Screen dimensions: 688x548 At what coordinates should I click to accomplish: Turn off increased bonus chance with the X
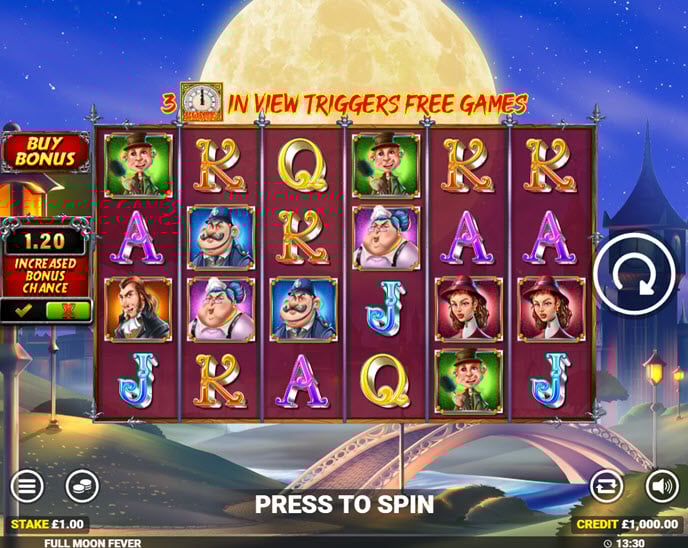pos(68,311)
